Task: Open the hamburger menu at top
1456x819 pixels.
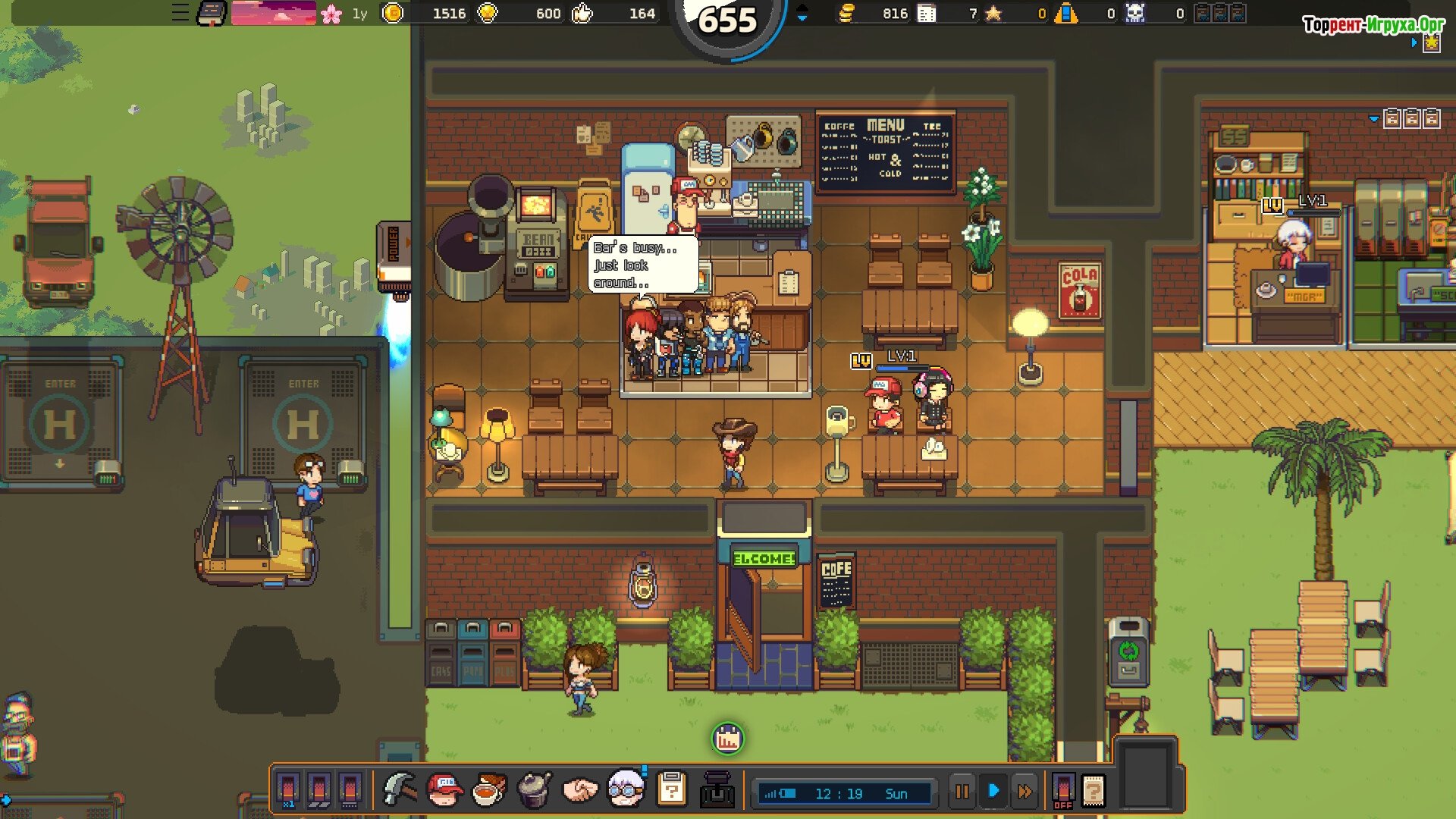Action: [x=180, y=13]
